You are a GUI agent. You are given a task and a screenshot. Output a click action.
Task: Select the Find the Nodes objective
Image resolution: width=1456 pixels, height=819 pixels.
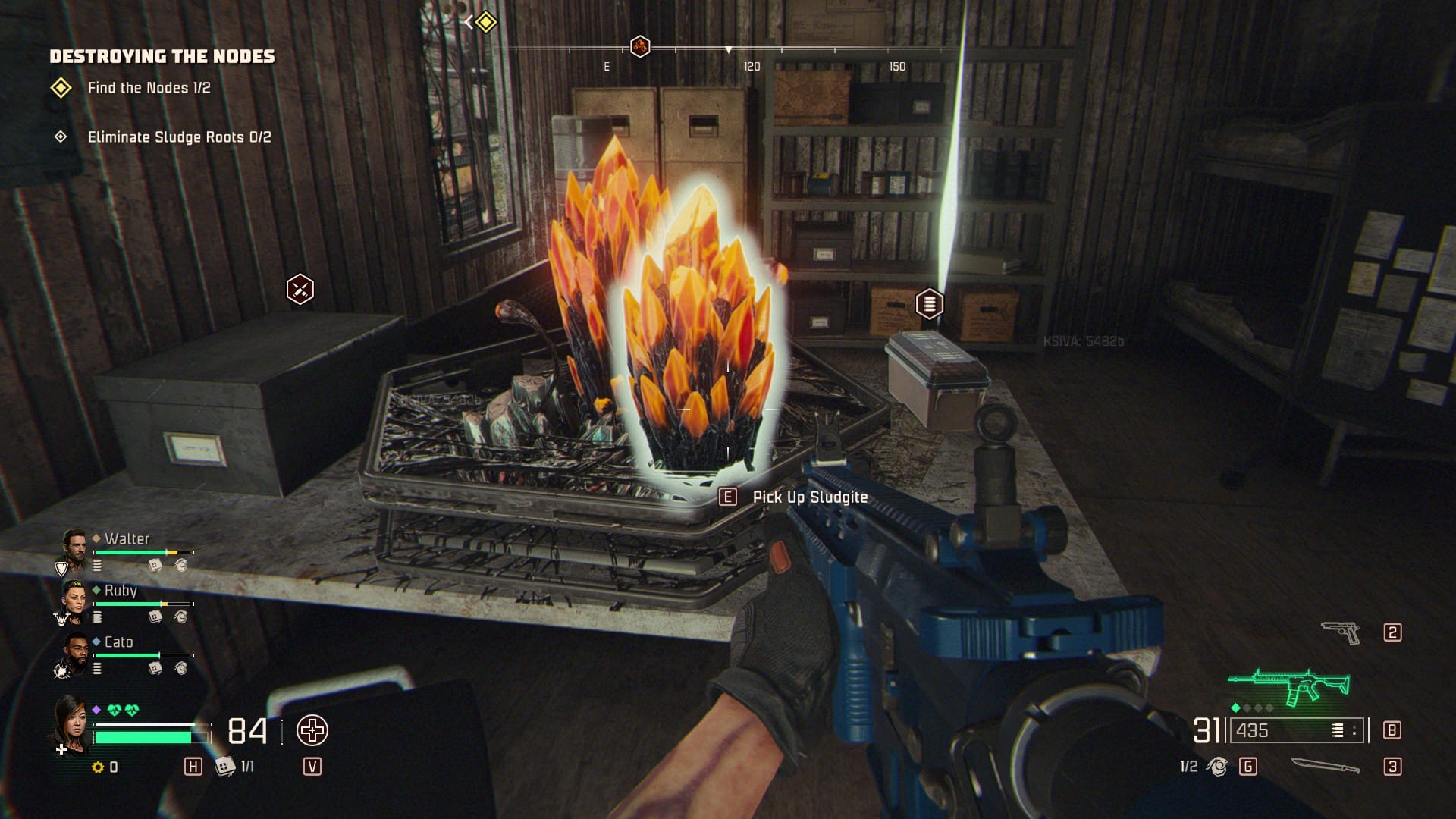(149, 88)
